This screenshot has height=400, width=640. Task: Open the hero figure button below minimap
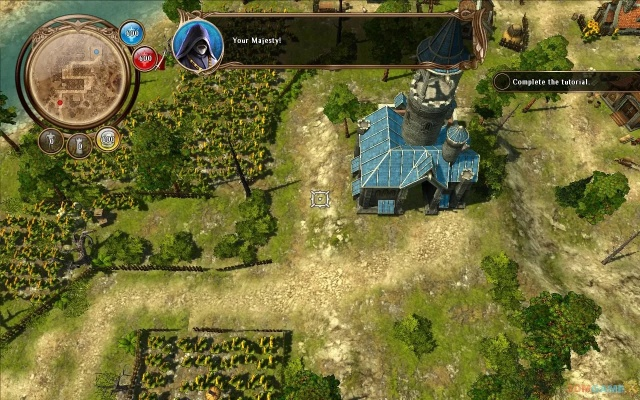(51, 140)
